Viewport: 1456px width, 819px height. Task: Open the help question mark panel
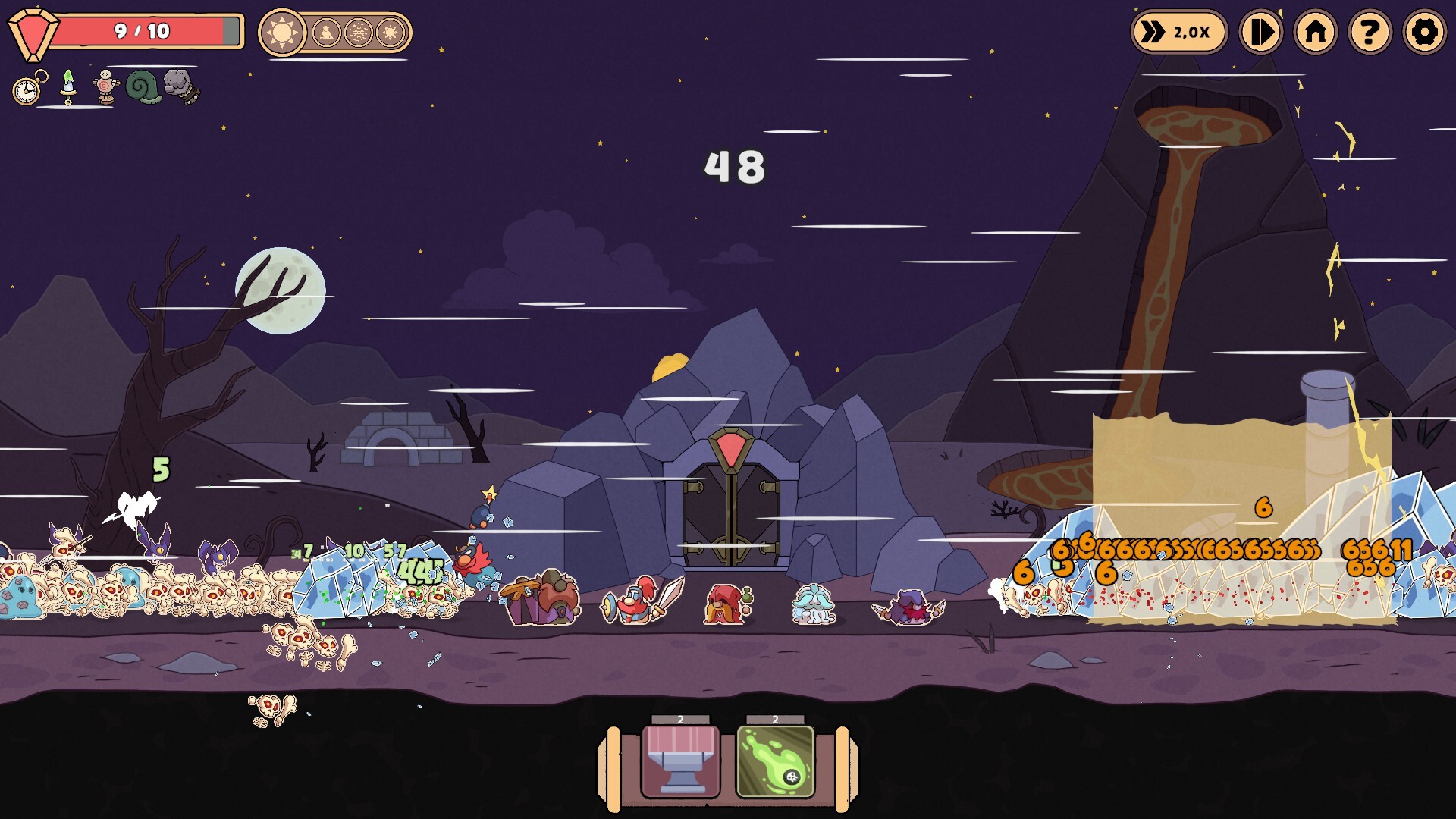1370,32
